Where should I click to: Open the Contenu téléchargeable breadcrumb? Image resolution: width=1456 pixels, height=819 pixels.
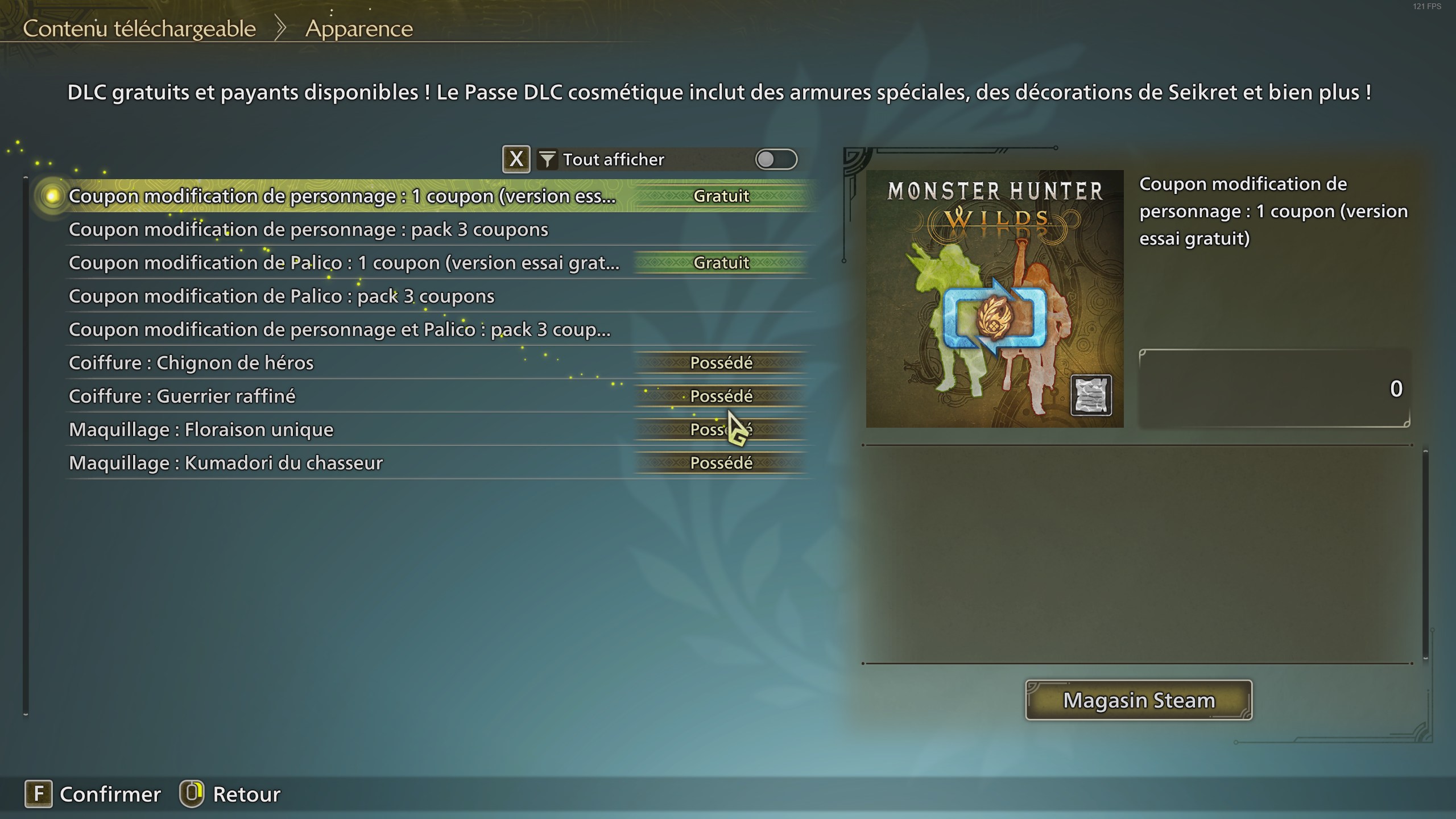click(x=139, y=28)
